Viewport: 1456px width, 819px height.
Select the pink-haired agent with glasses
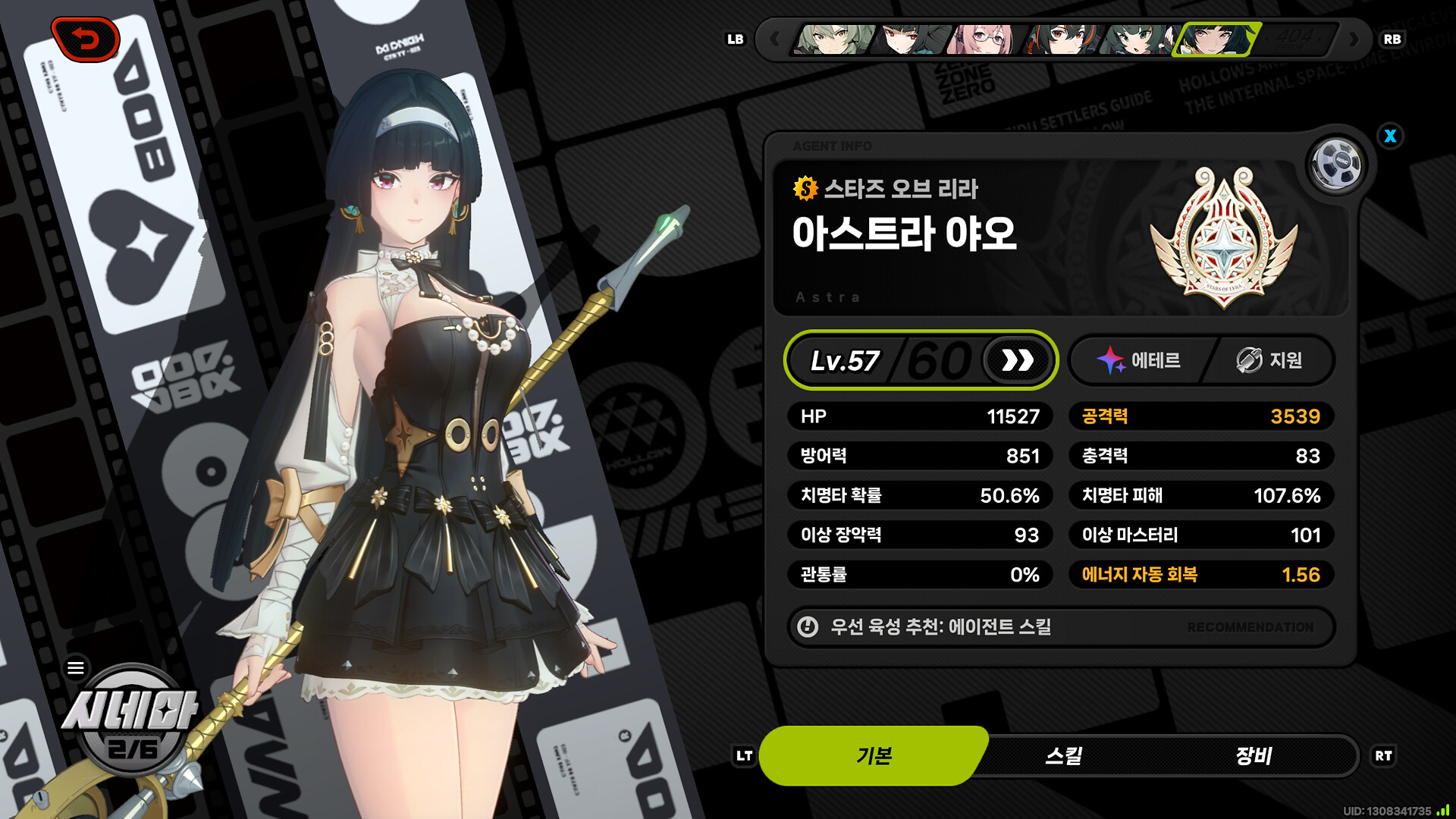click(x=983, y=39)
